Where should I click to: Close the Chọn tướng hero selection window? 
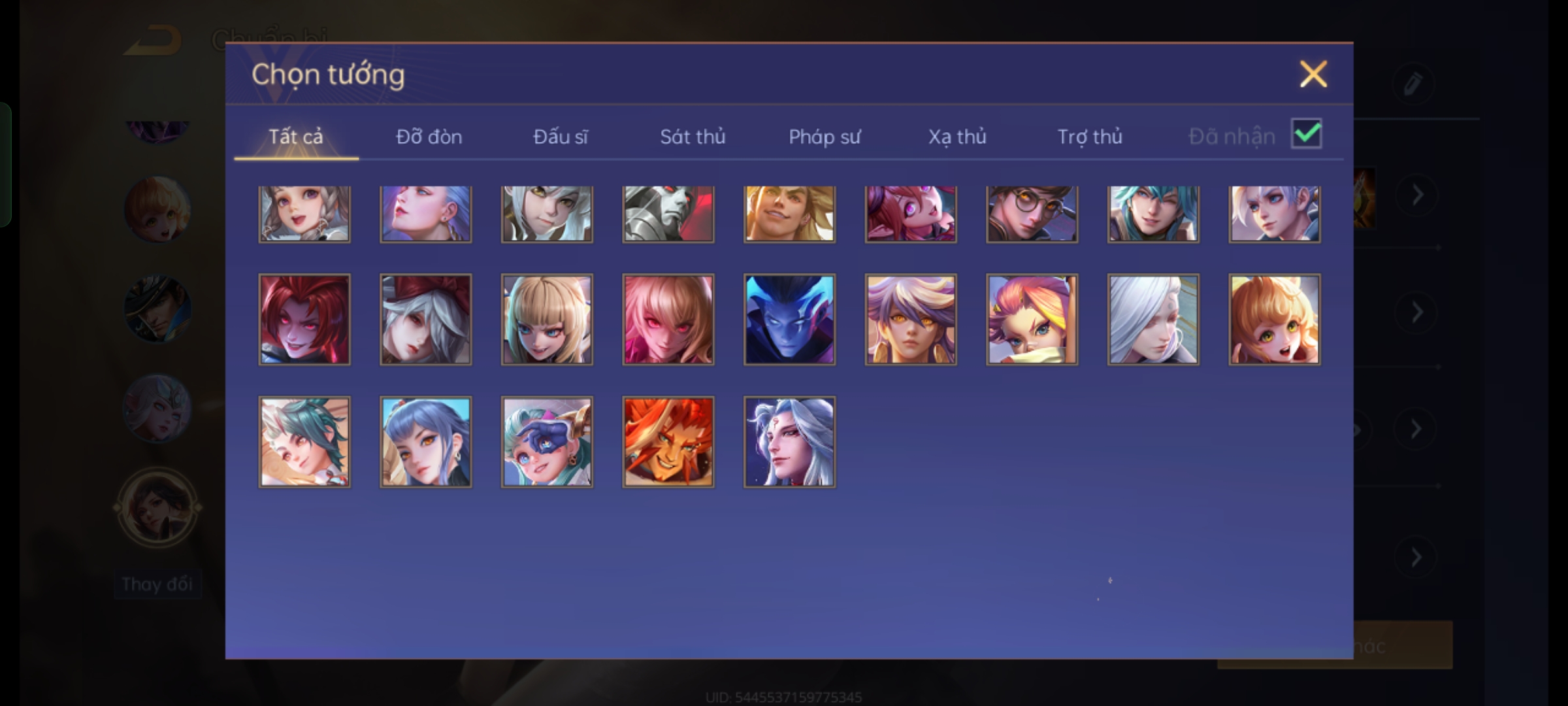[1313, 74]
